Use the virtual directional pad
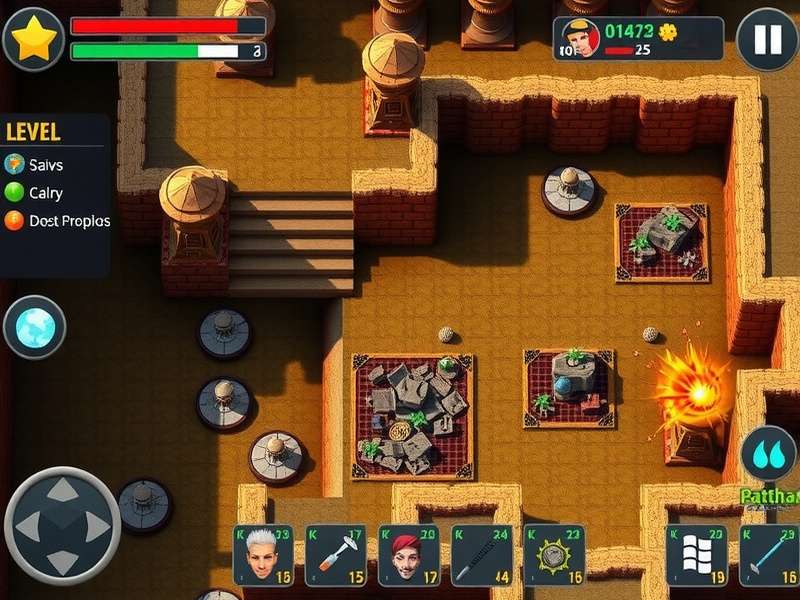Viewport: 800px width, 600px height. pos(62,526)
